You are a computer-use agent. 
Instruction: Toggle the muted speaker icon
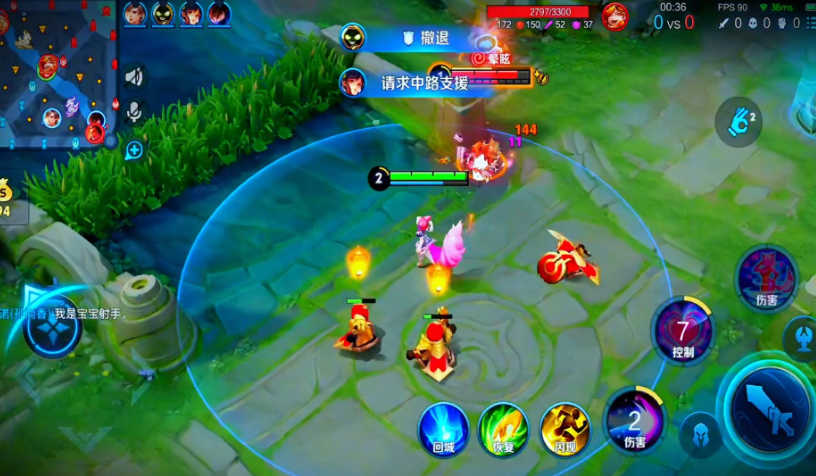(134, 76)
